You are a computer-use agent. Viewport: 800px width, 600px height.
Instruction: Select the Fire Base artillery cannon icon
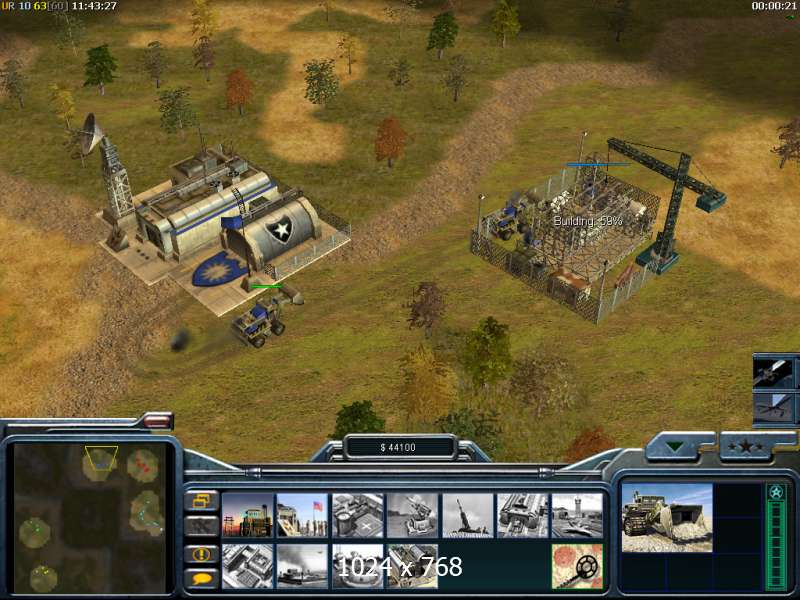coord(467,515)
